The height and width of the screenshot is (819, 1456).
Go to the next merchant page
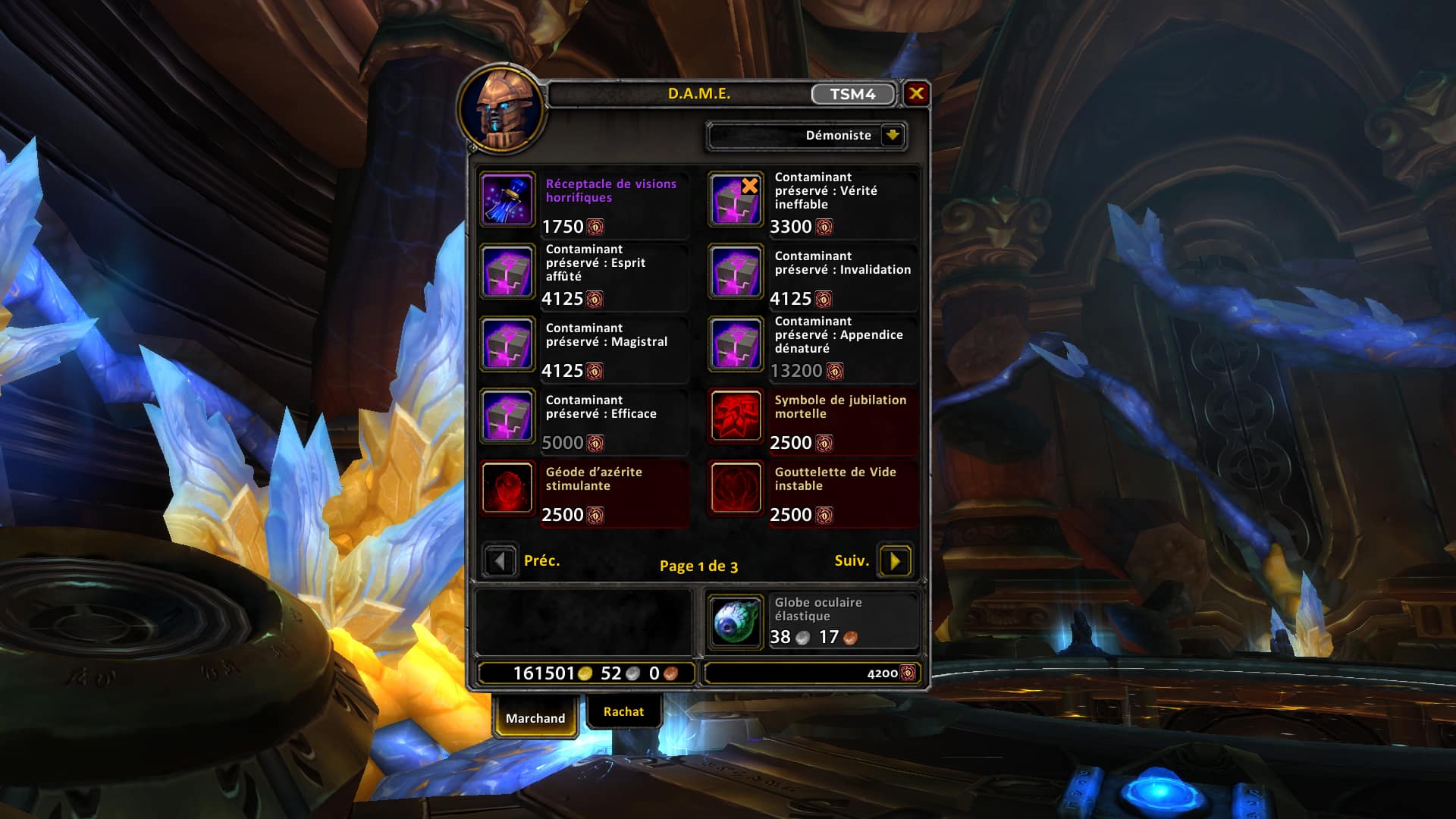click(x=895, y=561)
